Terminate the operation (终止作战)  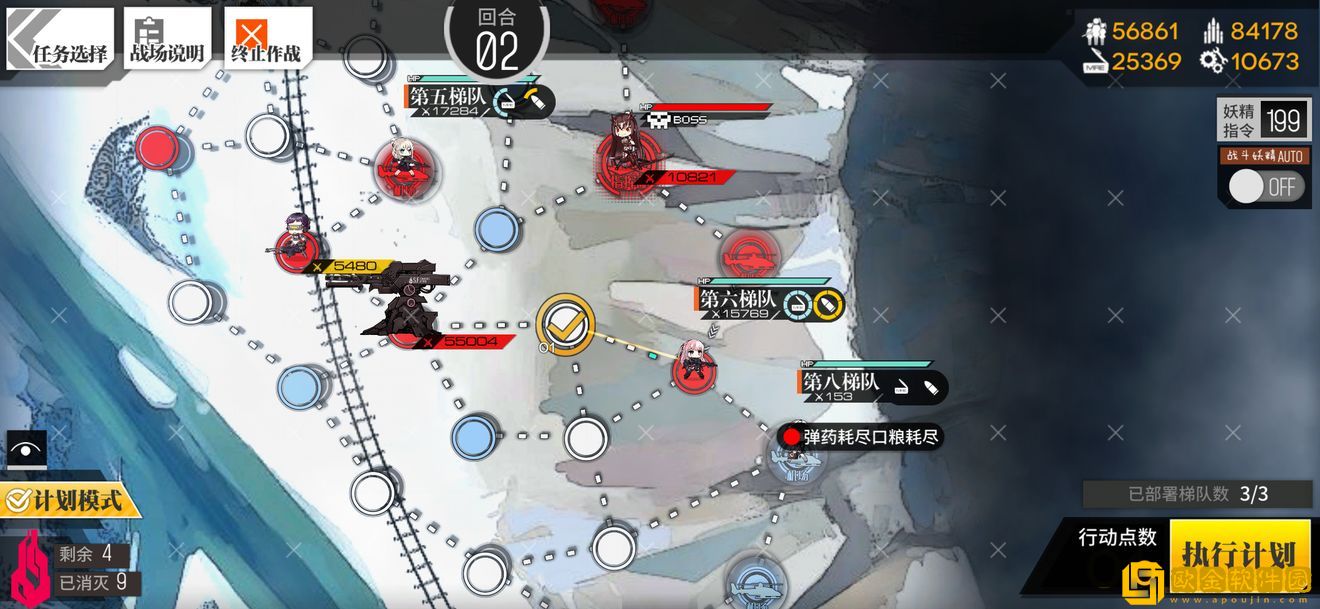pyautogui.click(x=265, y=40)
